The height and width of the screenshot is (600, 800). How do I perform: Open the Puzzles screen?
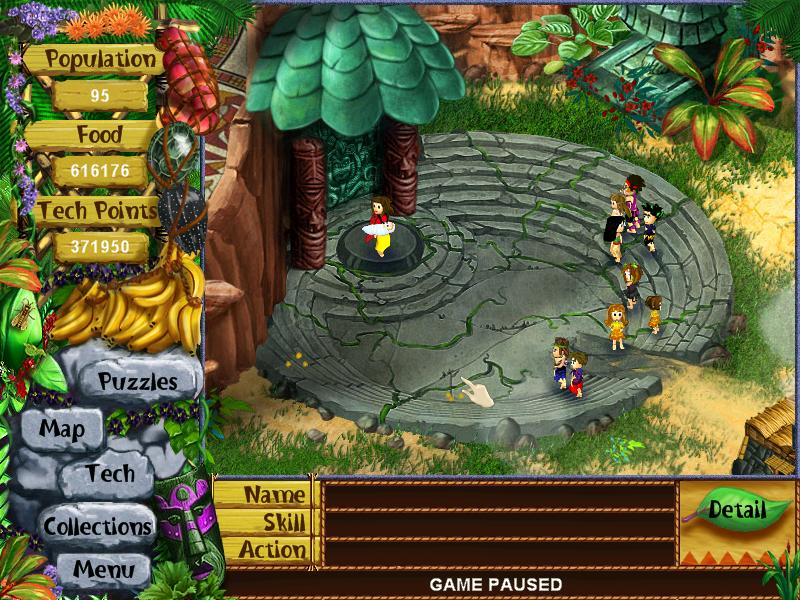tap(137, 381)
